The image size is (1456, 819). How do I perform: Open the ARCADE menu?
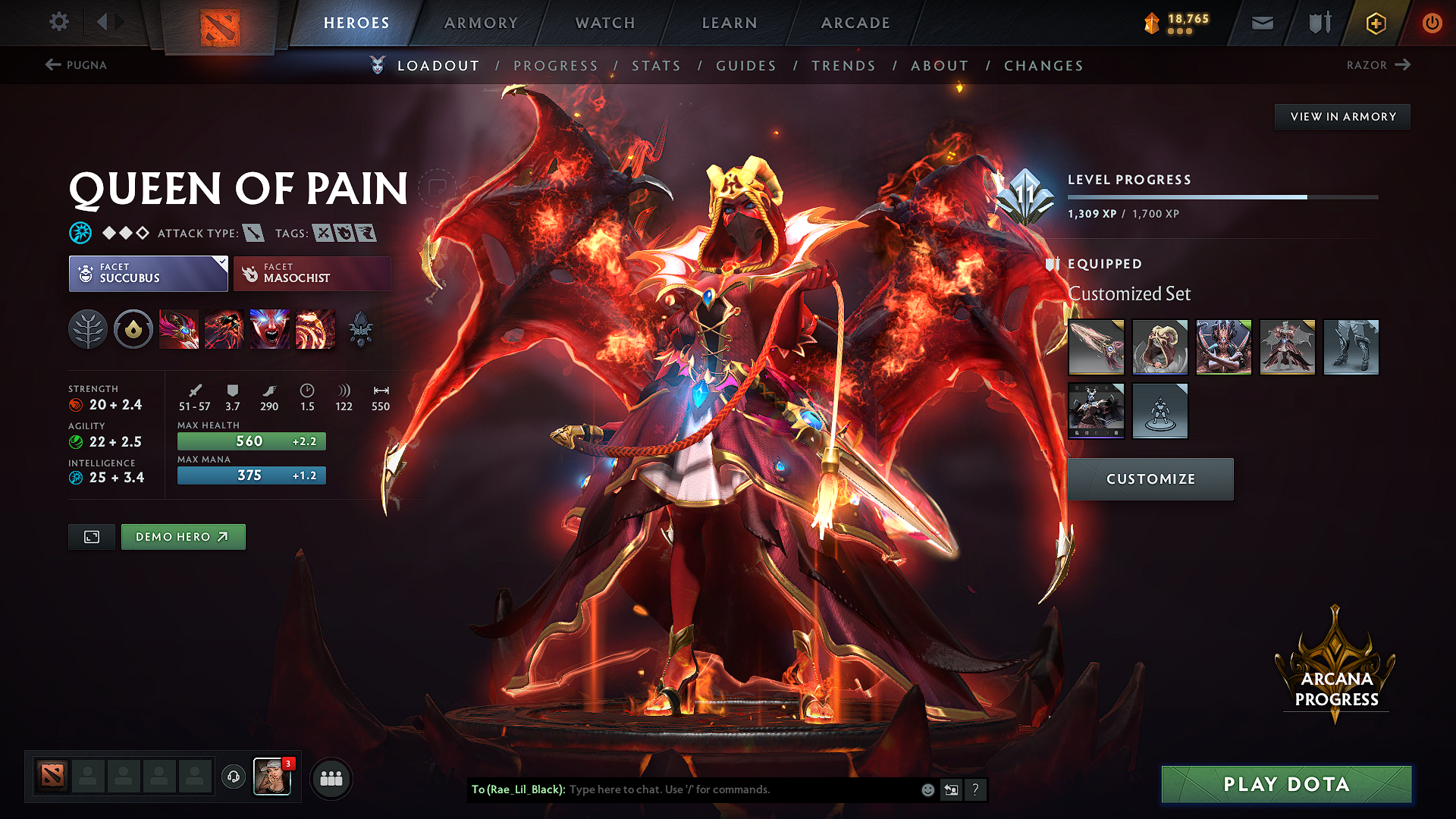pyautogui.click(x=855, y=23)
